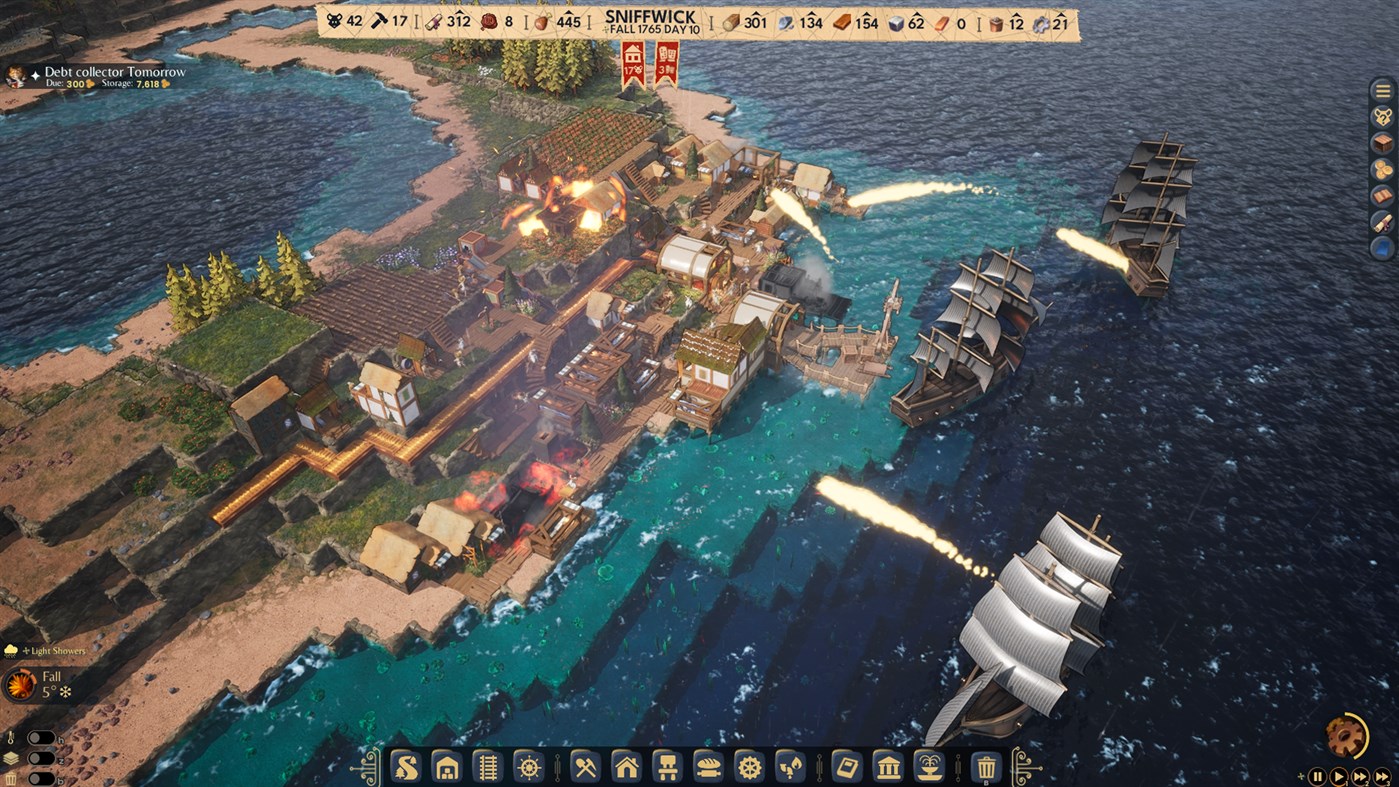
Task: Select the mining pickaxe construction category
Action: pyautogui.click(x=587, y=768)
